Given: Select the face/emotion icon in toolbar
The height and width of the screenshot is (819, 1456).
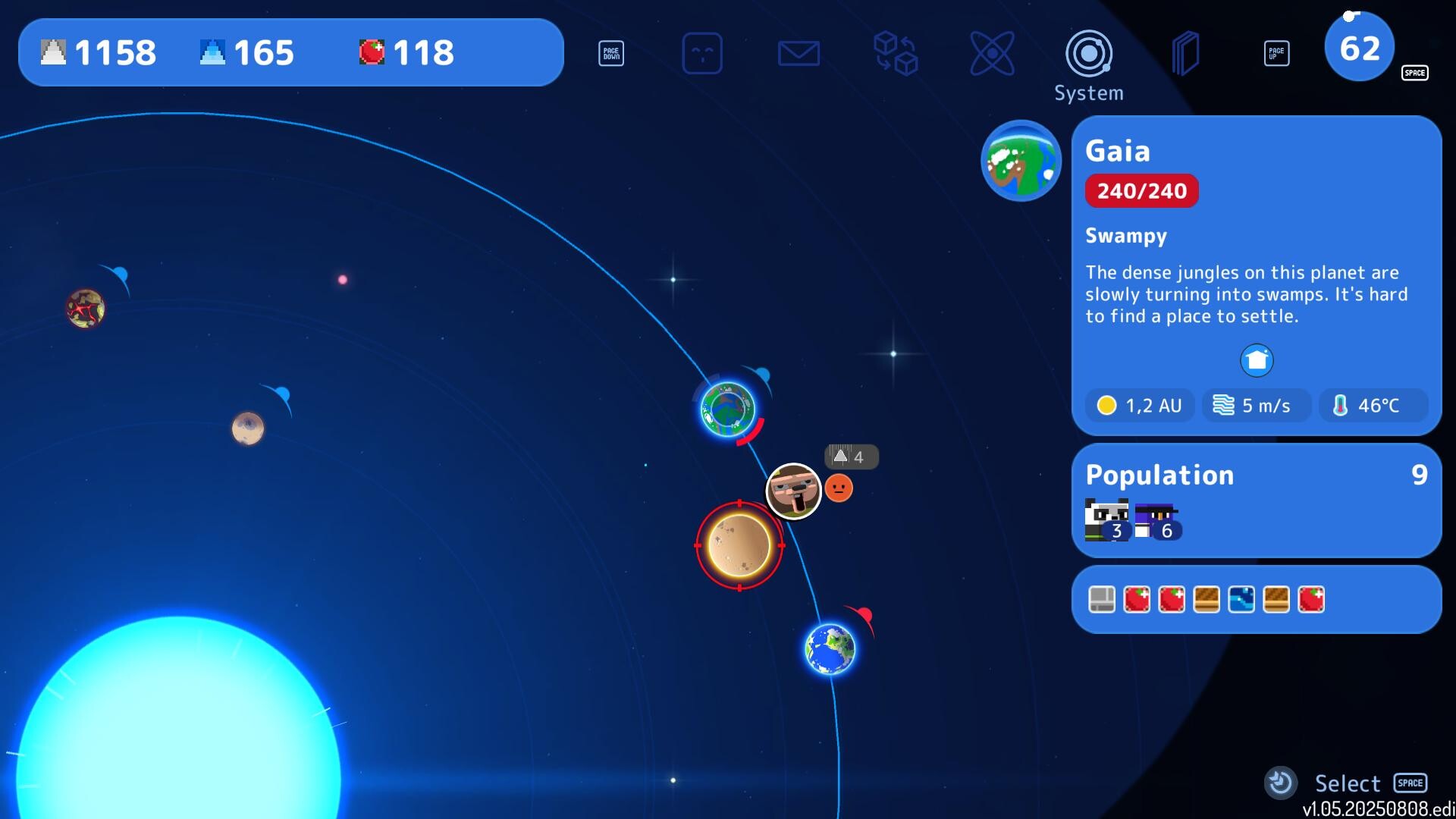Looking at the screenshot, I should point(703,53).
